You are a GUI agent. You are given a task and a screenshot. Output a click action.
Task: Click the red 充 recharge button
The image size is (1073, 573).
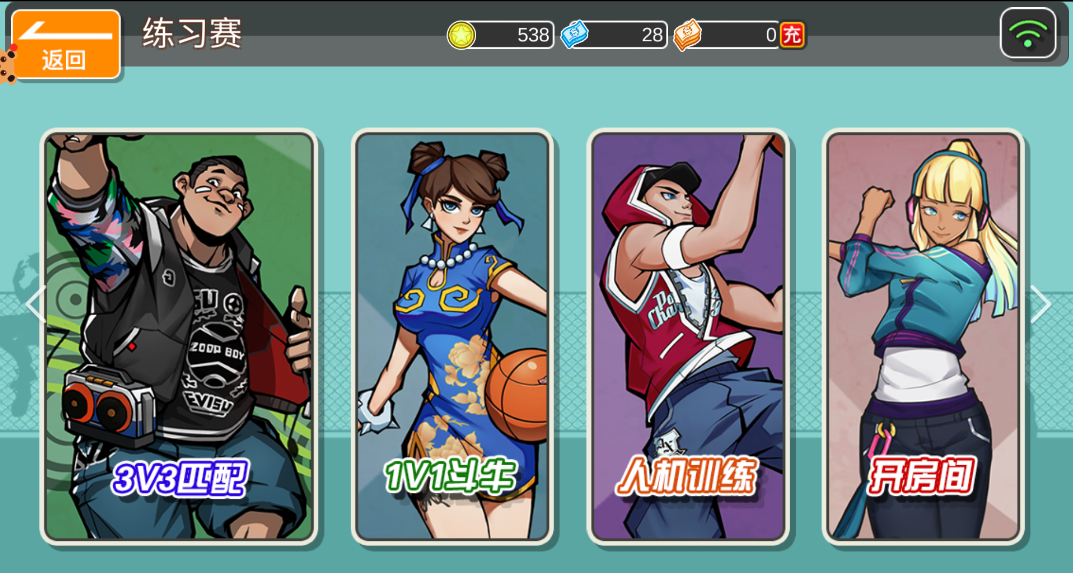pyautogui.click(x=792, y=35)
